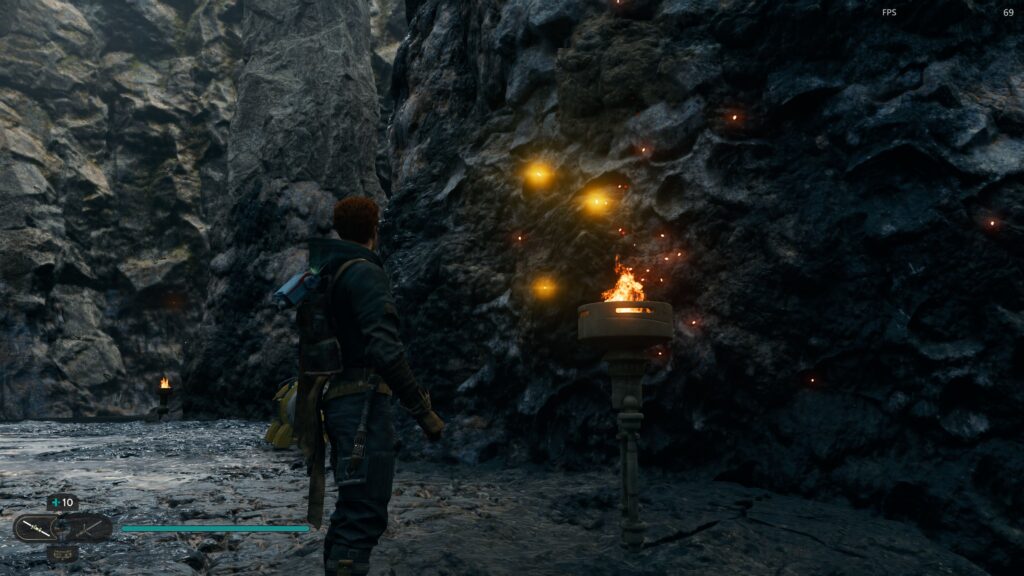1024x576 pixels.
Task: Select the active single-blade lightsaber stance
Action: click(36, 528)
